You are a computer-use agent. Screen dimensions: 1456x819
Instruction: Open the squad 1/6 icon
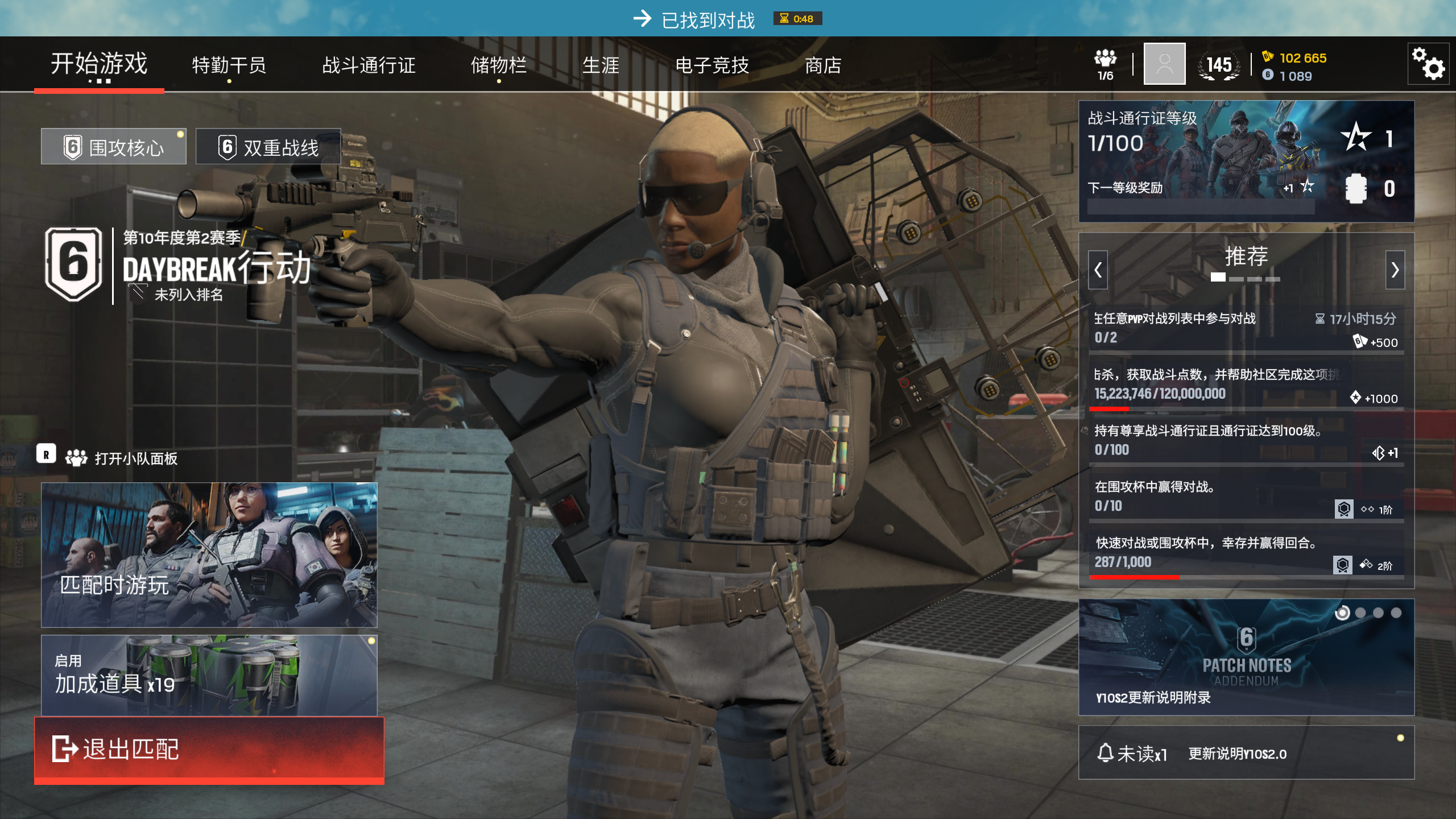click(x=1105, y=65)
